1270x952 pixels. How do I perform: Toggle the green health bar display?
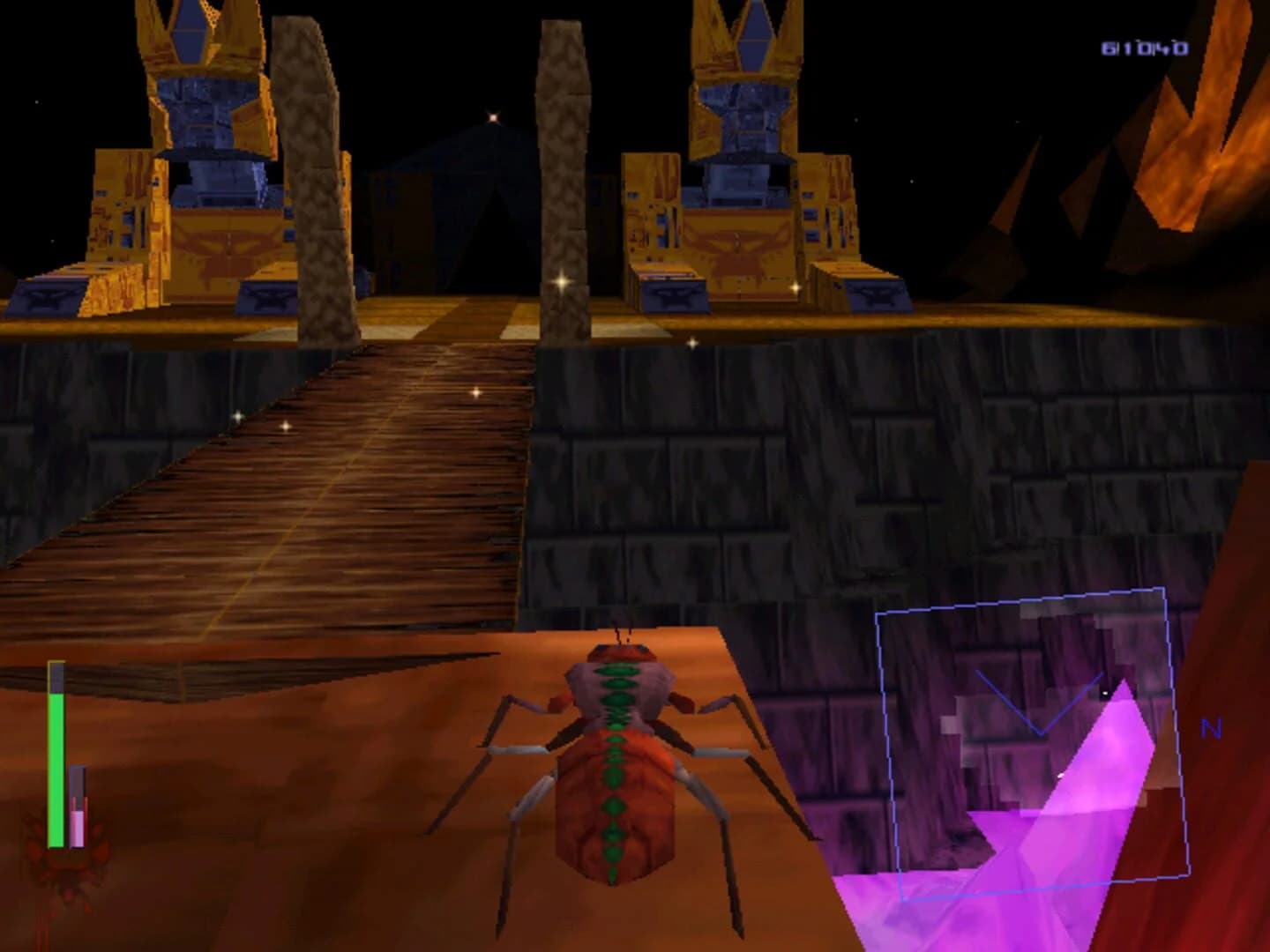click(57, 767)
